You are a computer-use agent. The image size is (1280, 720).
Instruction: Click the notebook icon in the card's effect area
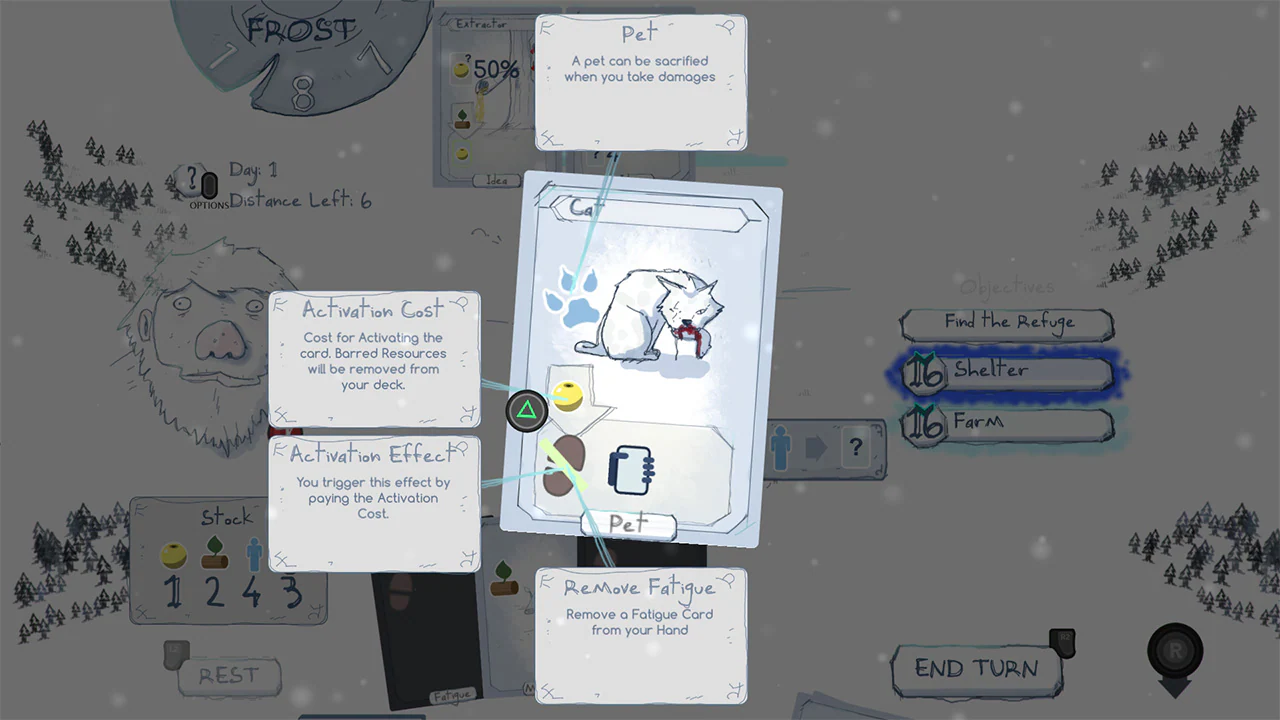(630, 468)
